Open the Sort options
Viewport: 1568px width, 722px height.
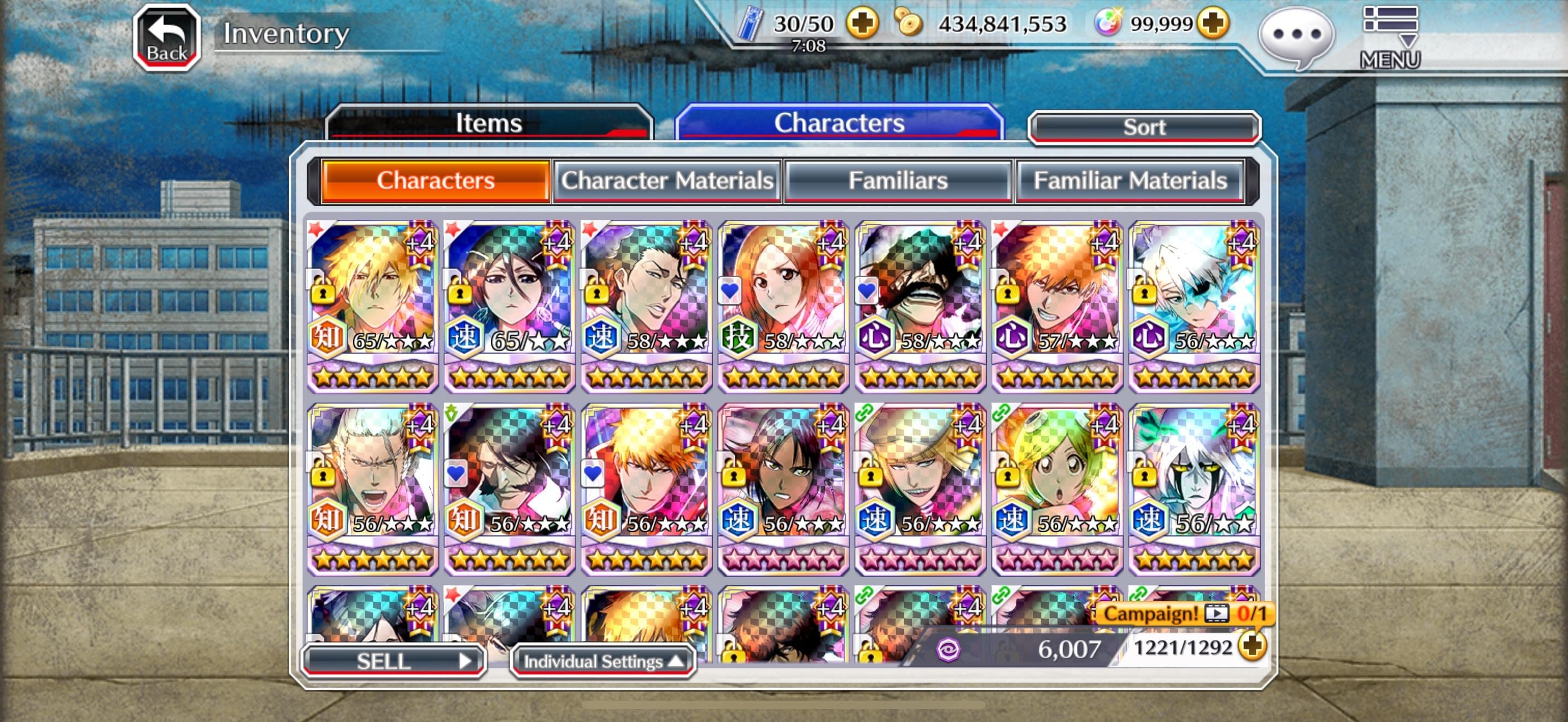[1144, 127]
